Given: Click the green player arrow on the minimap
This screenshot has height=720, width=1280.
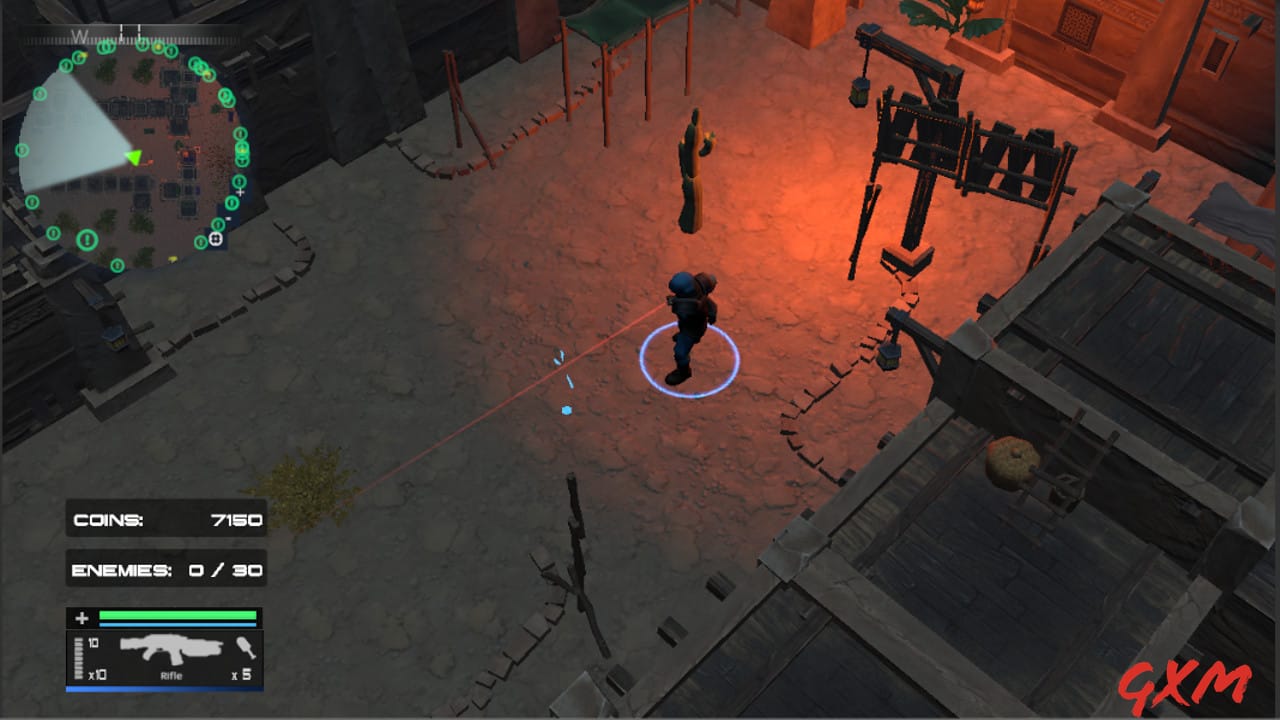Looking at the screenshot, I should click(x=134, y=157).
